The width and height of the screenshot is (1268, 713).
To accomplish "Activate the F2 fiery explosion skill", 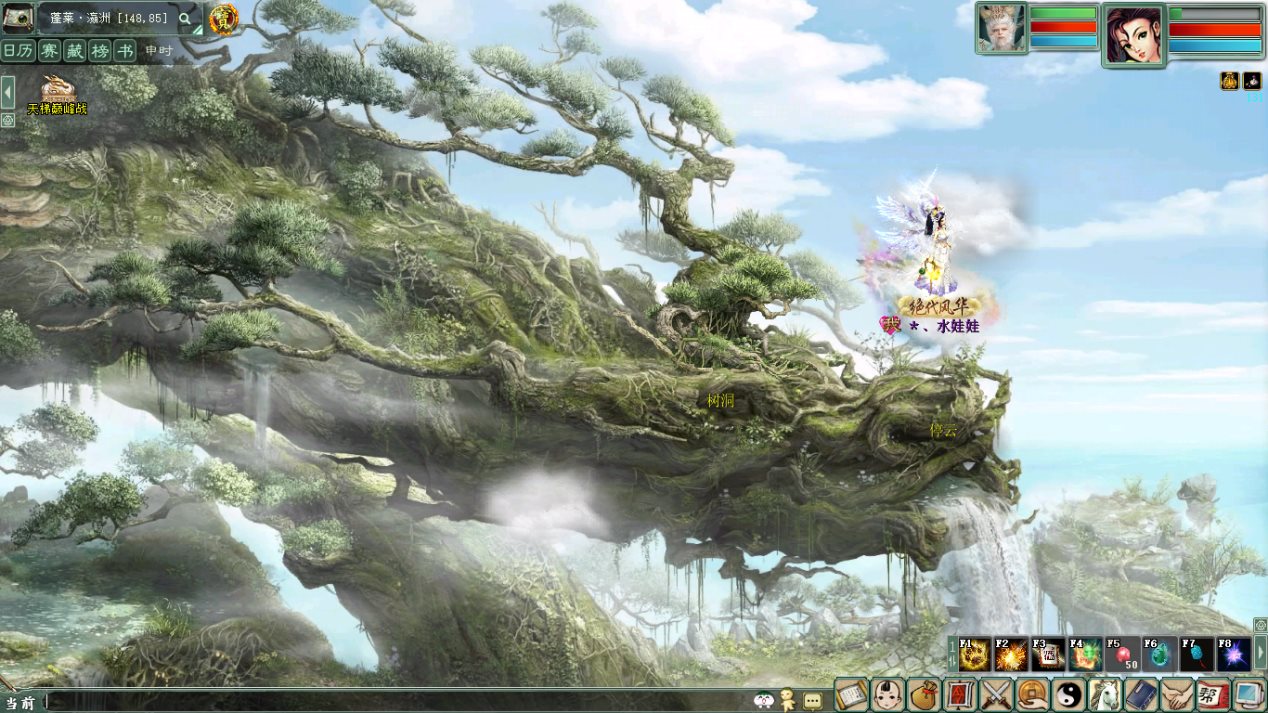I will coord(1011,655).
